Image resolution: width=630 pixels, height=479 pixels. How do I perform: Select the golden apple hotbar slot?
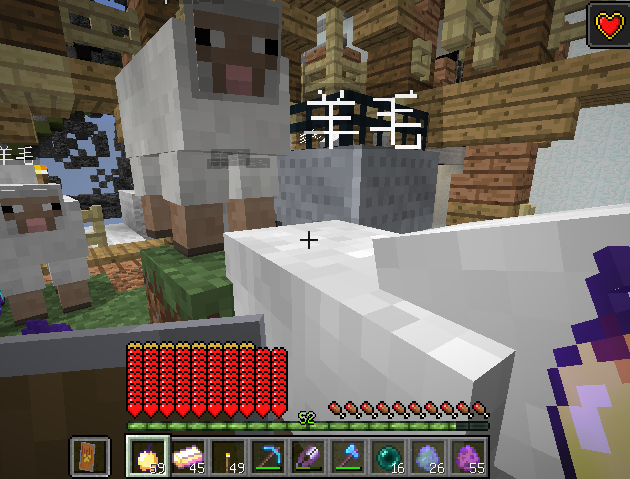click(146, 456)
